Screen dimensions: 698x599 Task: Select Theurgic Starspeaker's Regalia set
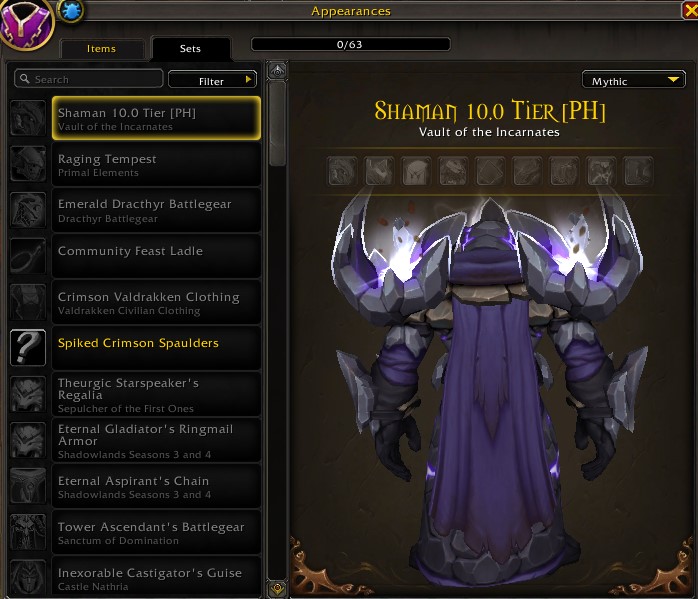point(155,394)
